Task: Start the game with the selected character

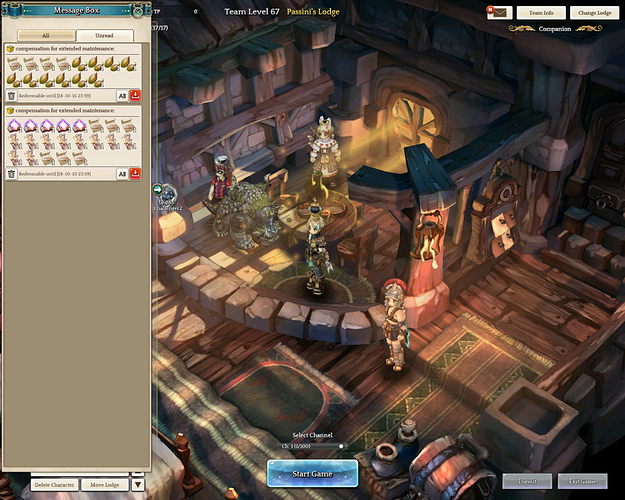Action: click(x=312, y=474)
